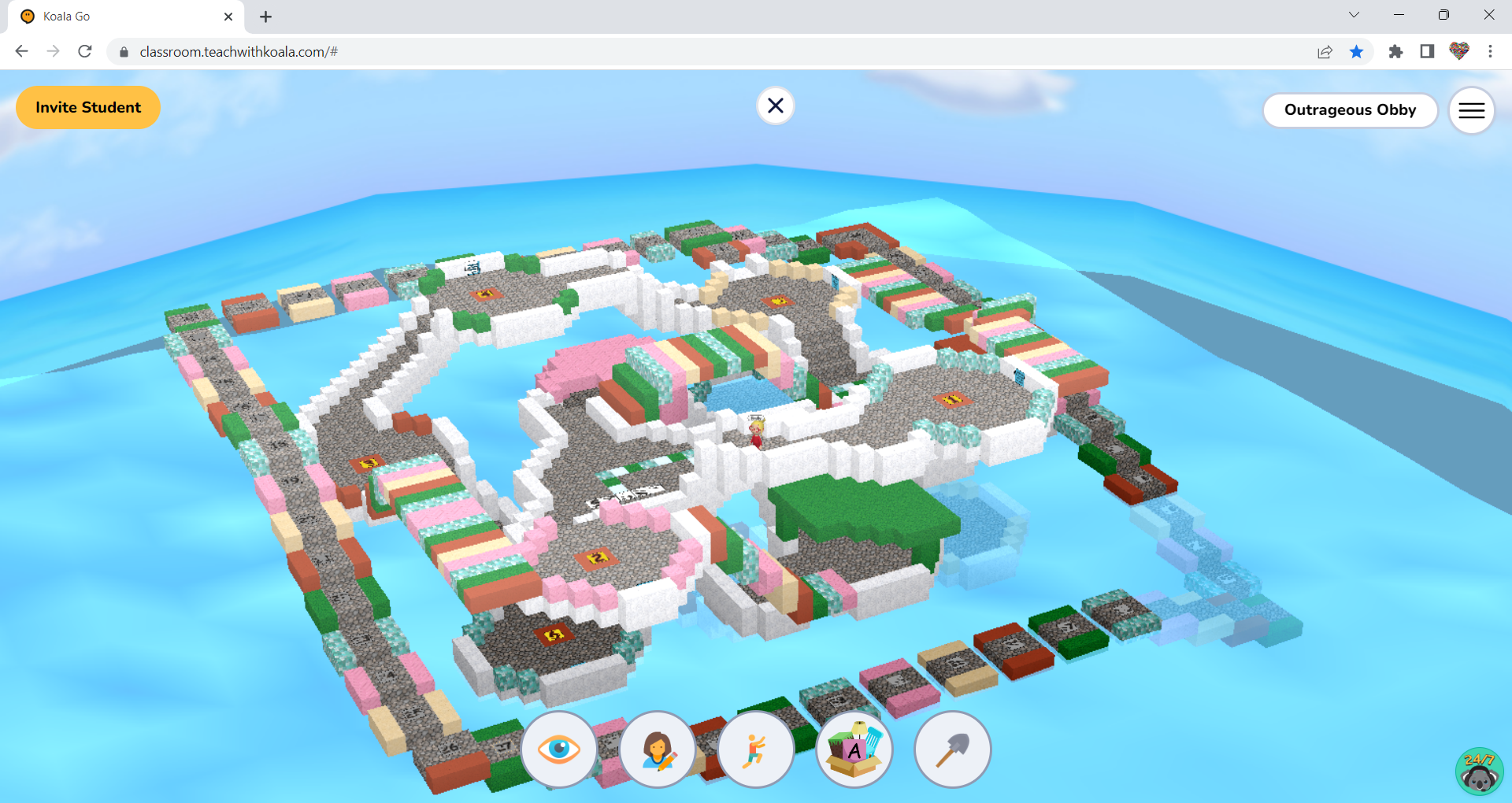Image resolution: width=1512 pixels, height=803 pixels.
Task: Select the shovel dig tool
Action: 953,749
